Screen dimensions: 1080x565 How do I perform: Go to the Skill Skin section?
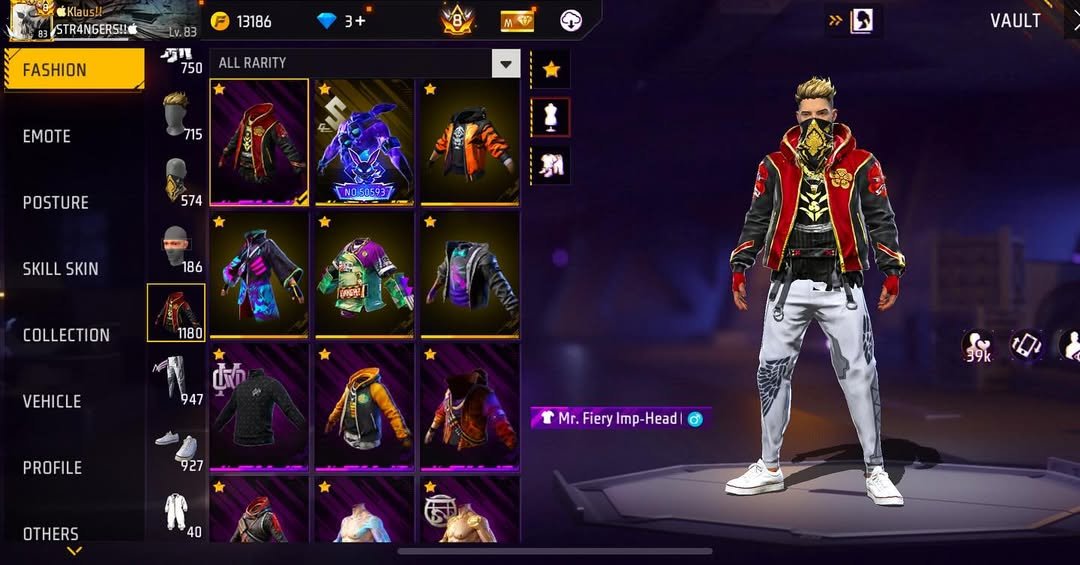[x=60, y=268]
